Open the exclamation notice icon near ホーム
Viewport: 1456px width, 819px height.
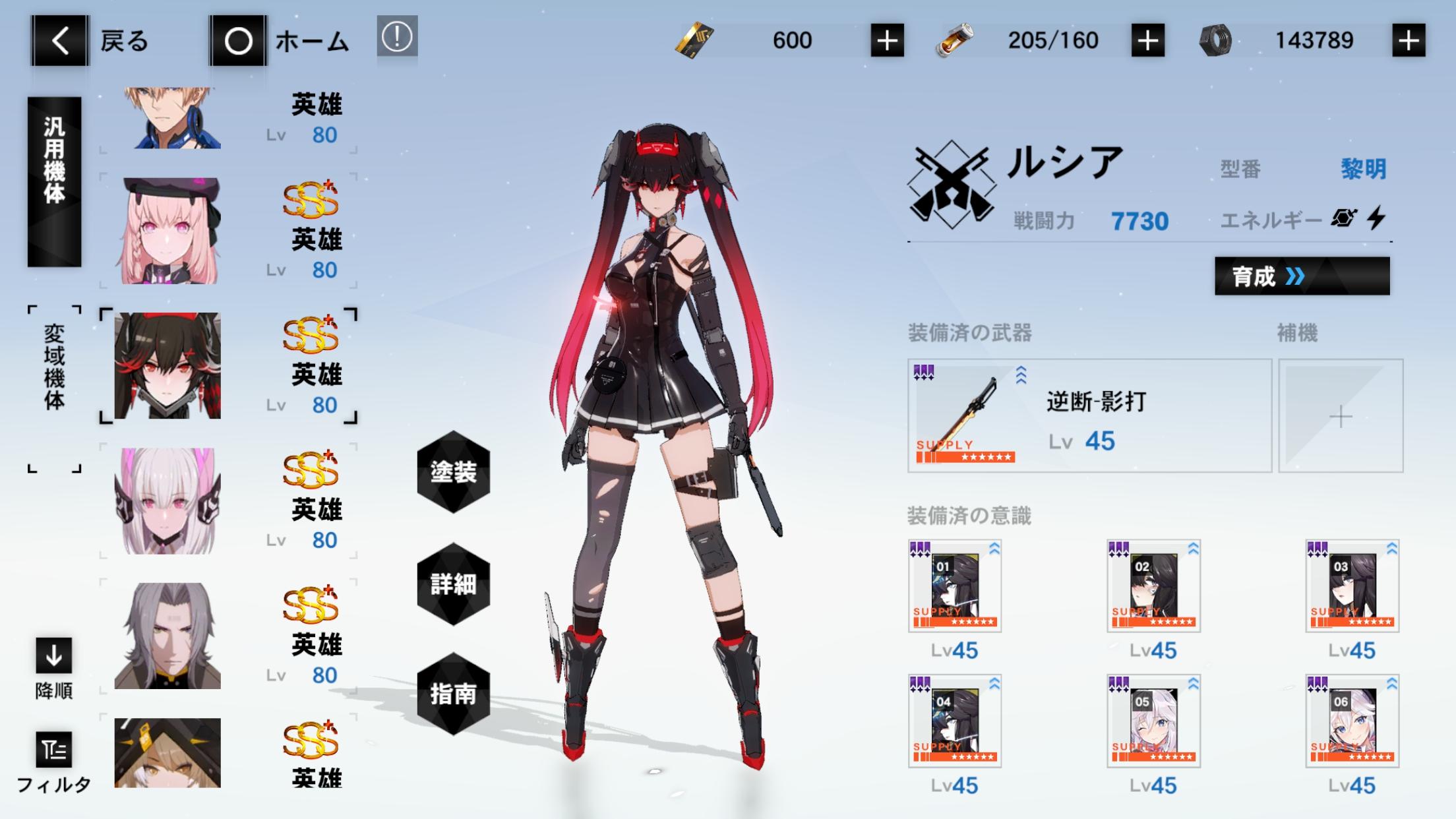click(x=396, y=38)
